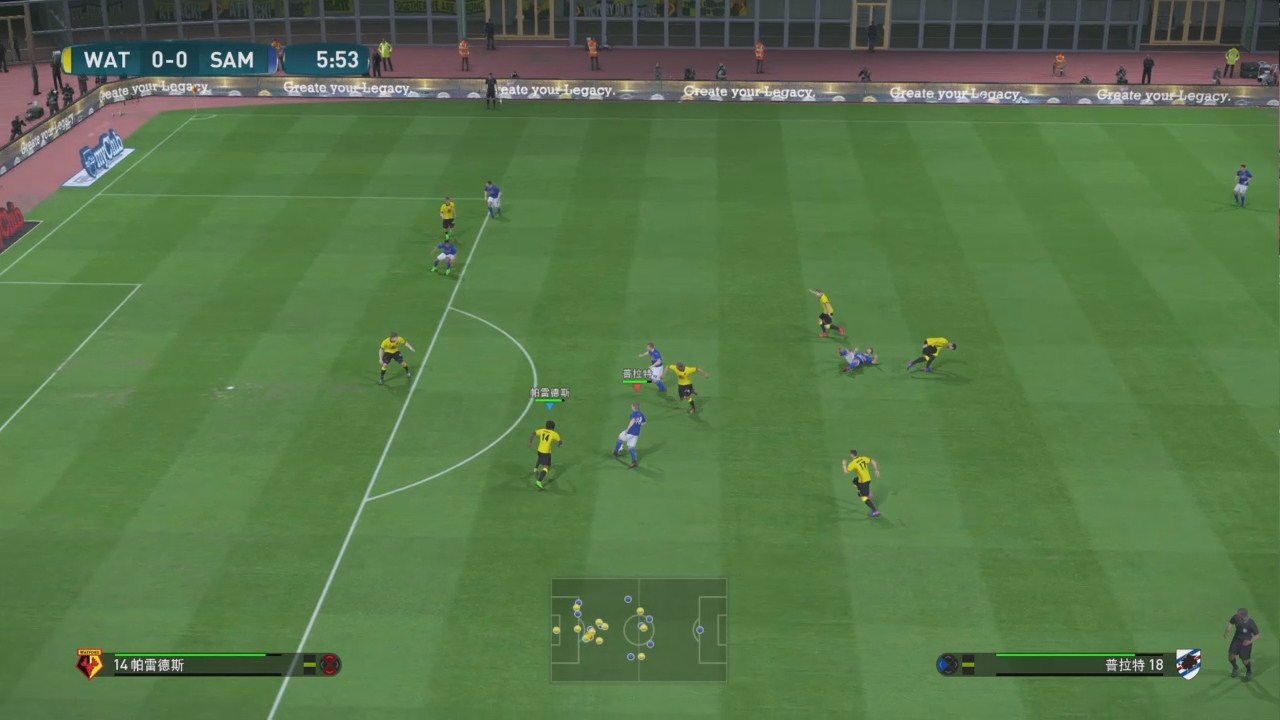Click the blue tactics icon beside 普拉特
This screenshot has width=1280, height=720.
(x=948, y=665)
